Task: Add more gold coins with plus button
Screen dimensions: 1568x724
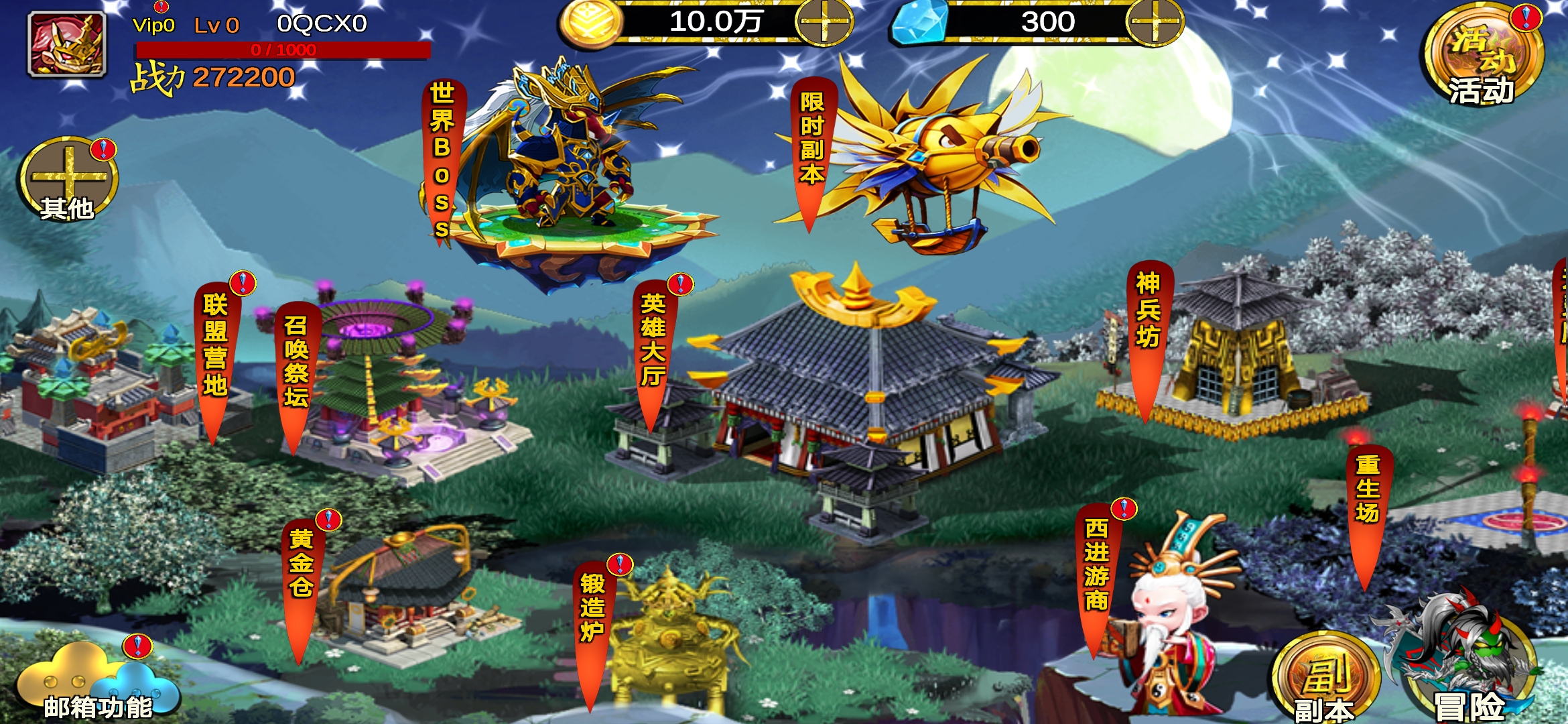Action: [x=824, y=22]
